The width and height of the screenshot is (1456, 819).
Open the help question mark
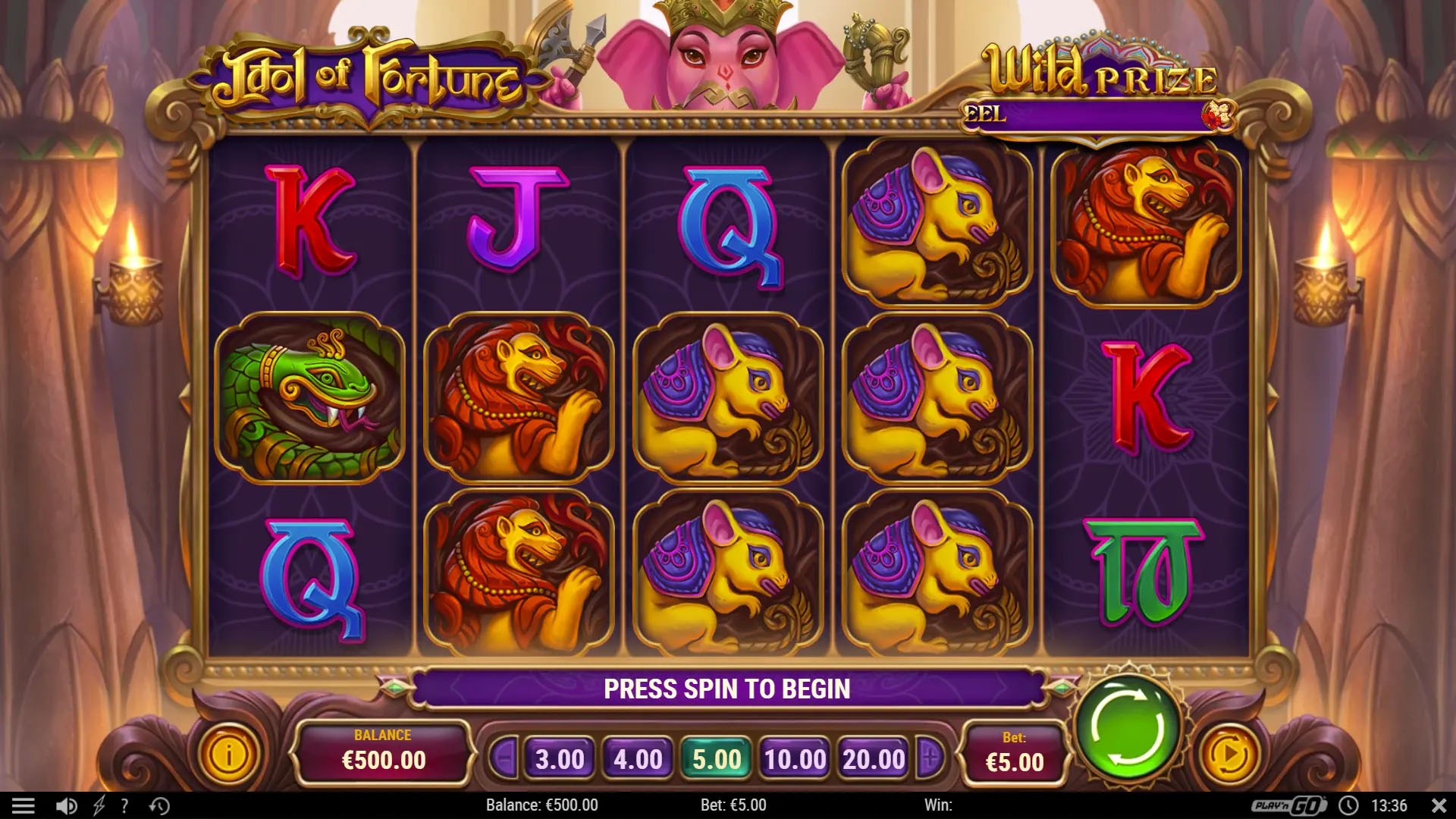(124, 805)
